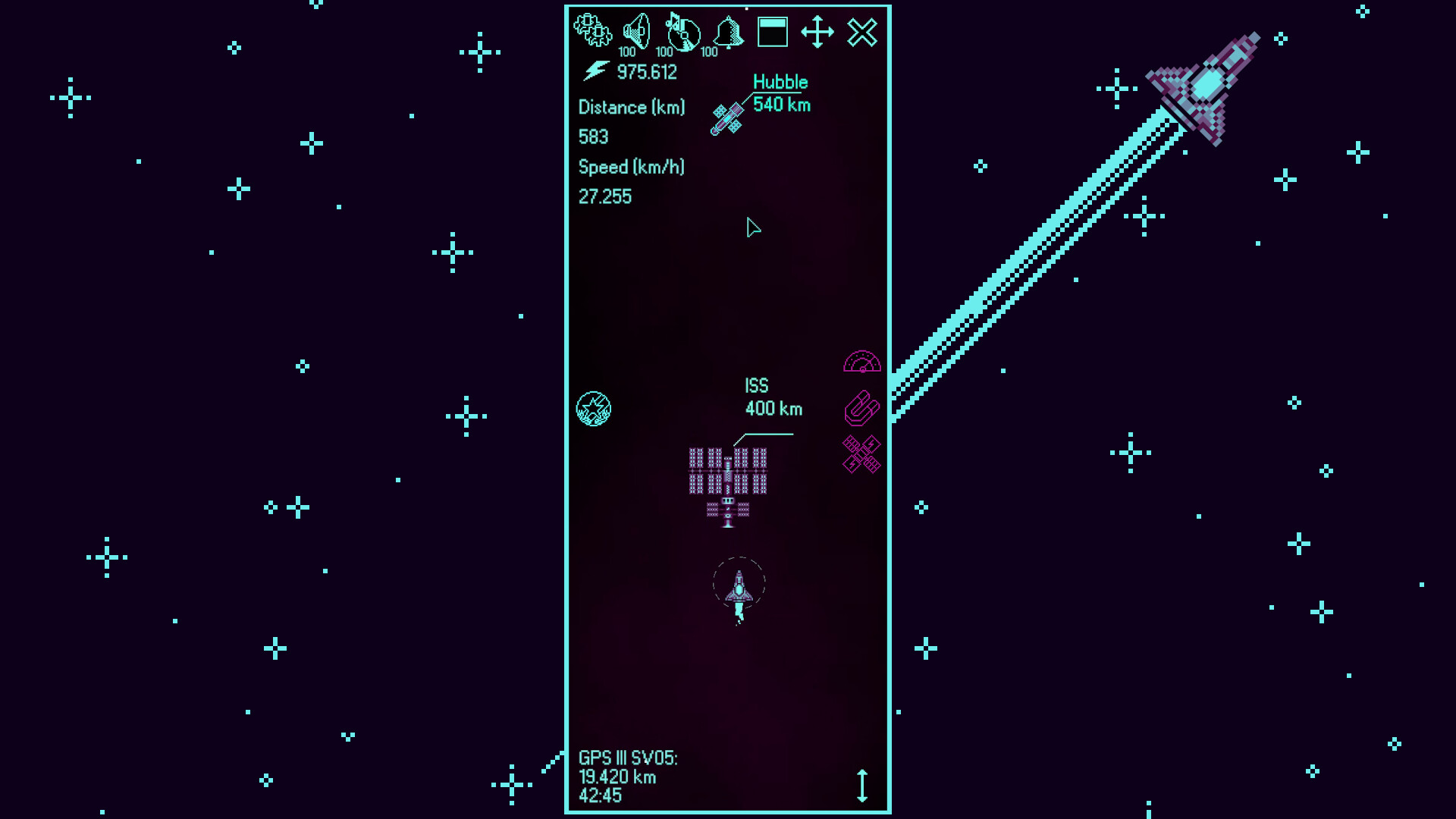Image resolution: width=1456 pixels, height=819 pixels.
Task: Click the space shuttle in the corner
Action: [x=1206, y=83]
